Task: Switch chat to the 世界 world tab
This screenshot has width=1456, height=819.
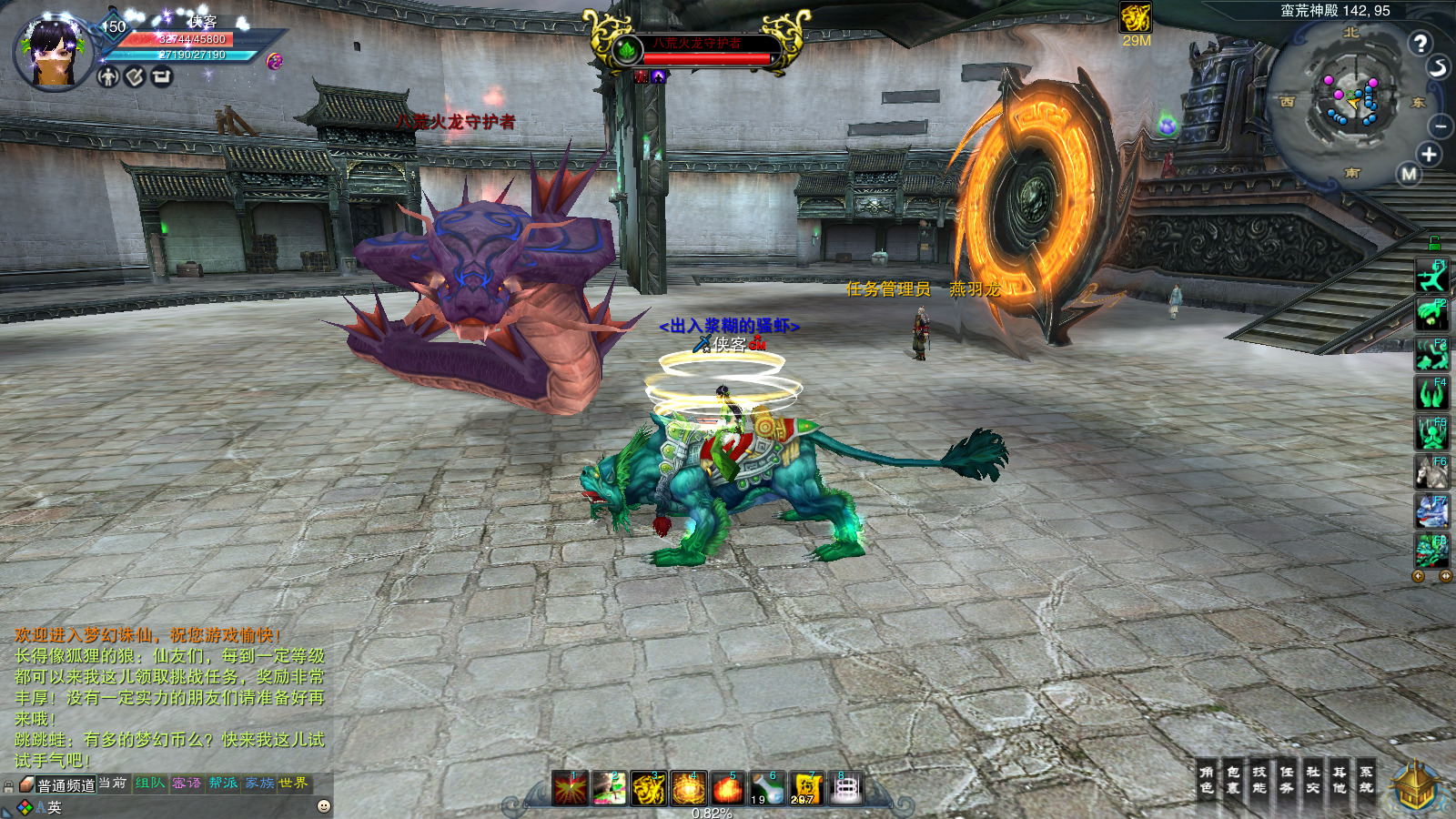Action: pos(293,783)
